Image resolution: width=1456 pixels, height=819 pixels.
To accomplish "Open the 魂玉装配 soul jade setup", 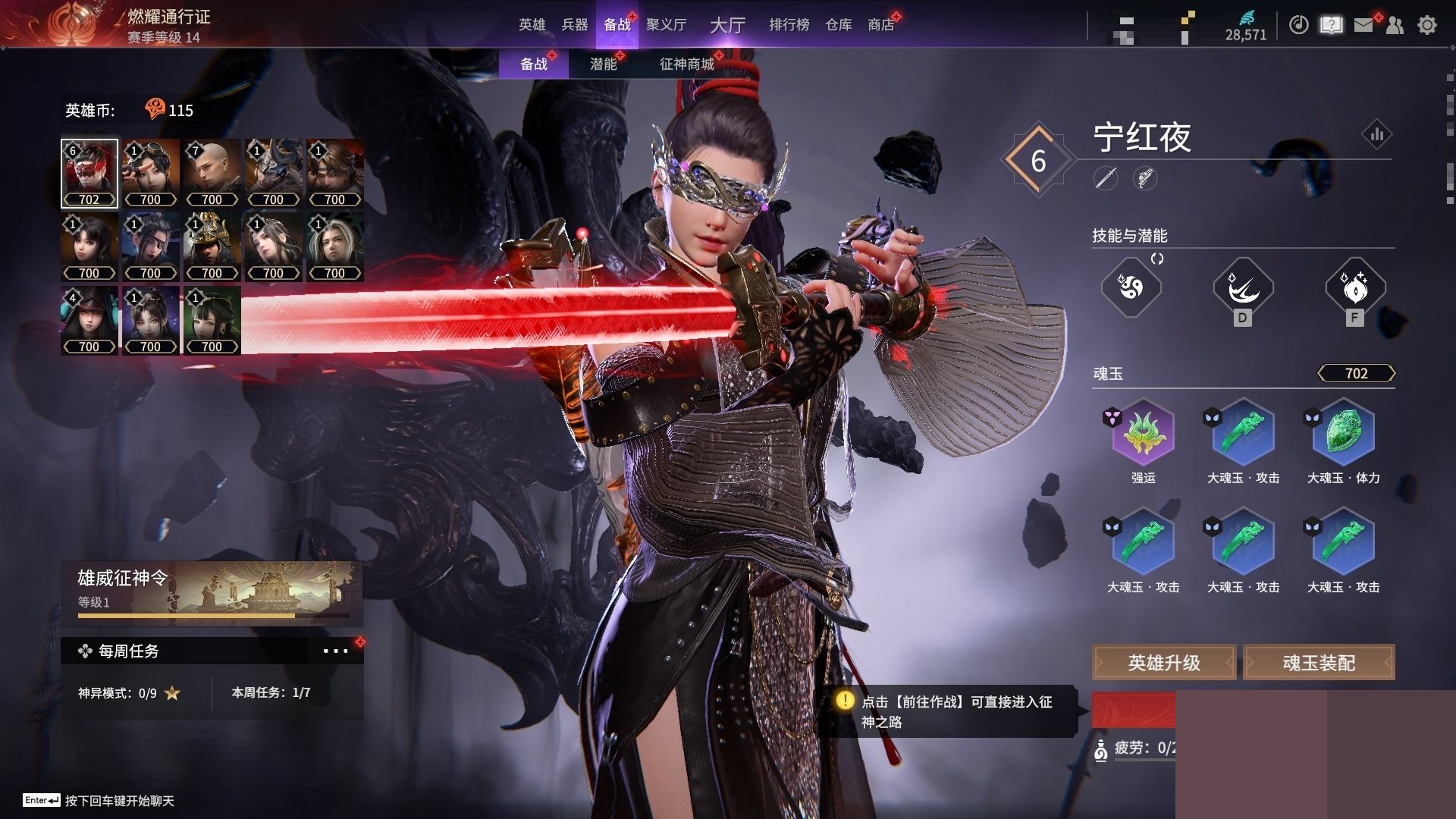I will (1319, 663).
